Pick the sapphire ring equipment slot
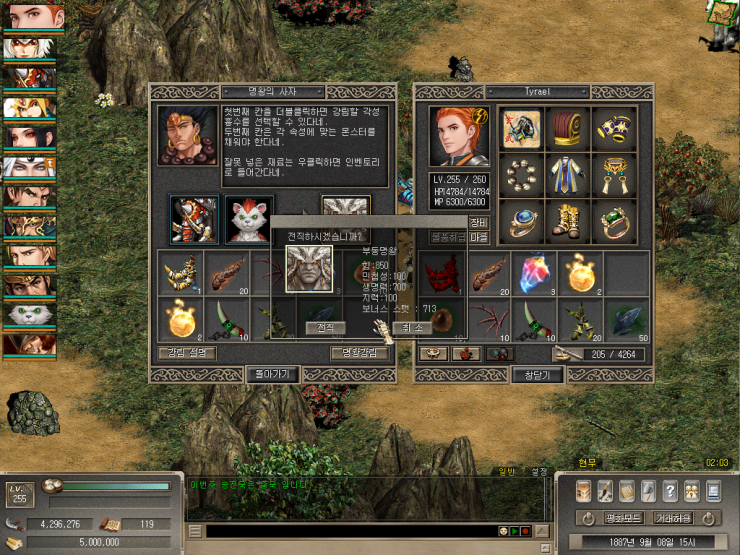Viewport: 740px width, 555px height. click(x=521, y=219)
